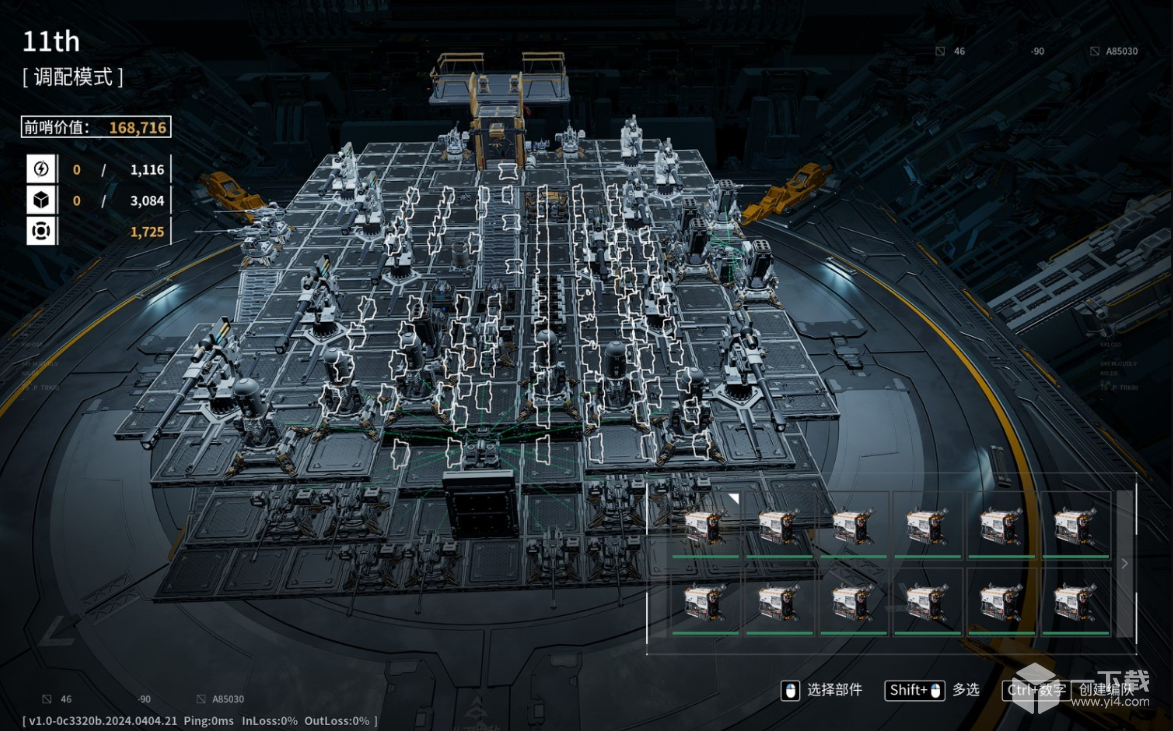Show the next page of parts with the arrow
This screenshot has width=1173, height=731.
pos(1124,564)
